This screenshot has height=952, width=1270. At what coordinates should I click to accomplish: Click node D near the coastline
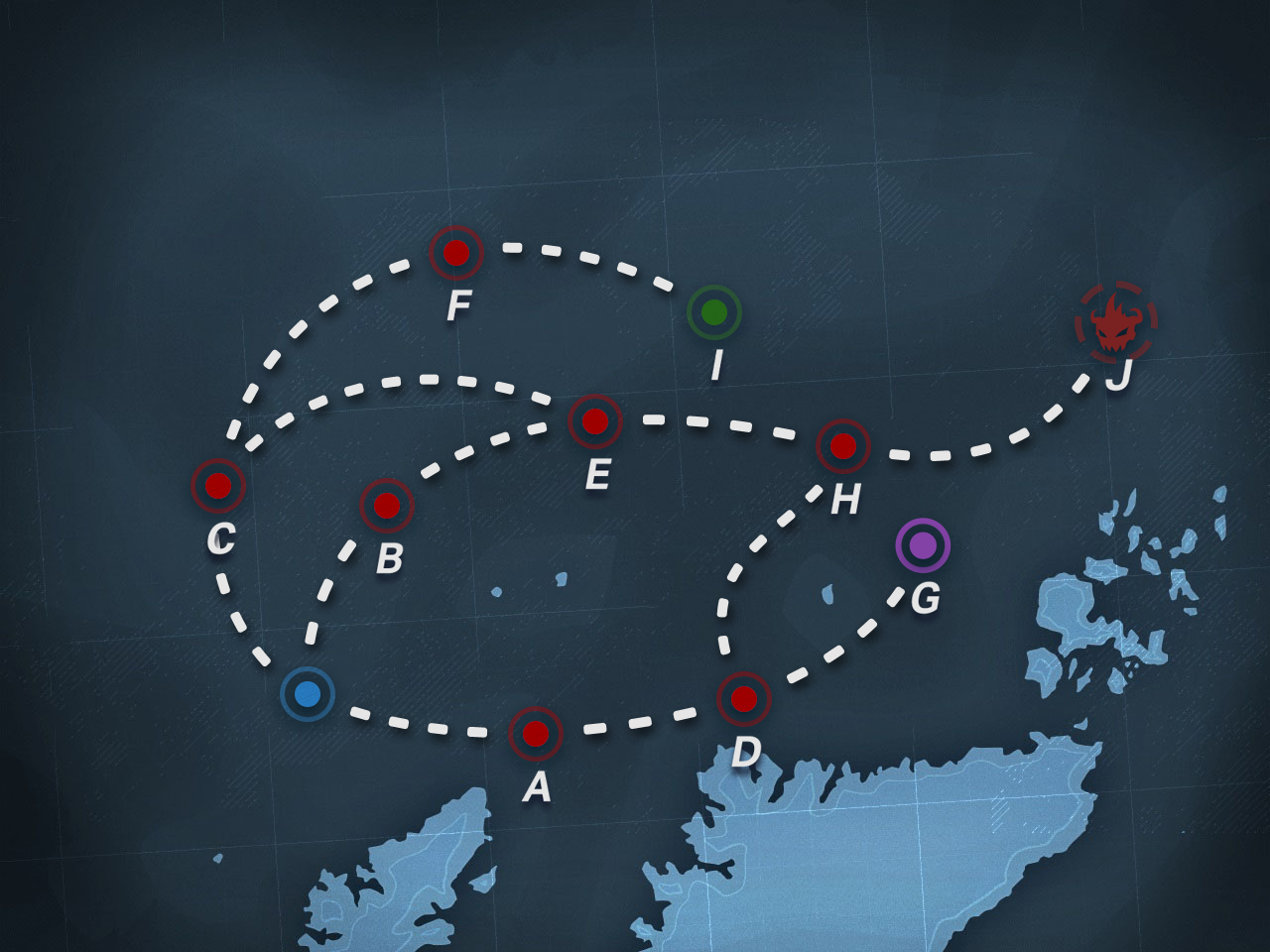tap(744, 699)
